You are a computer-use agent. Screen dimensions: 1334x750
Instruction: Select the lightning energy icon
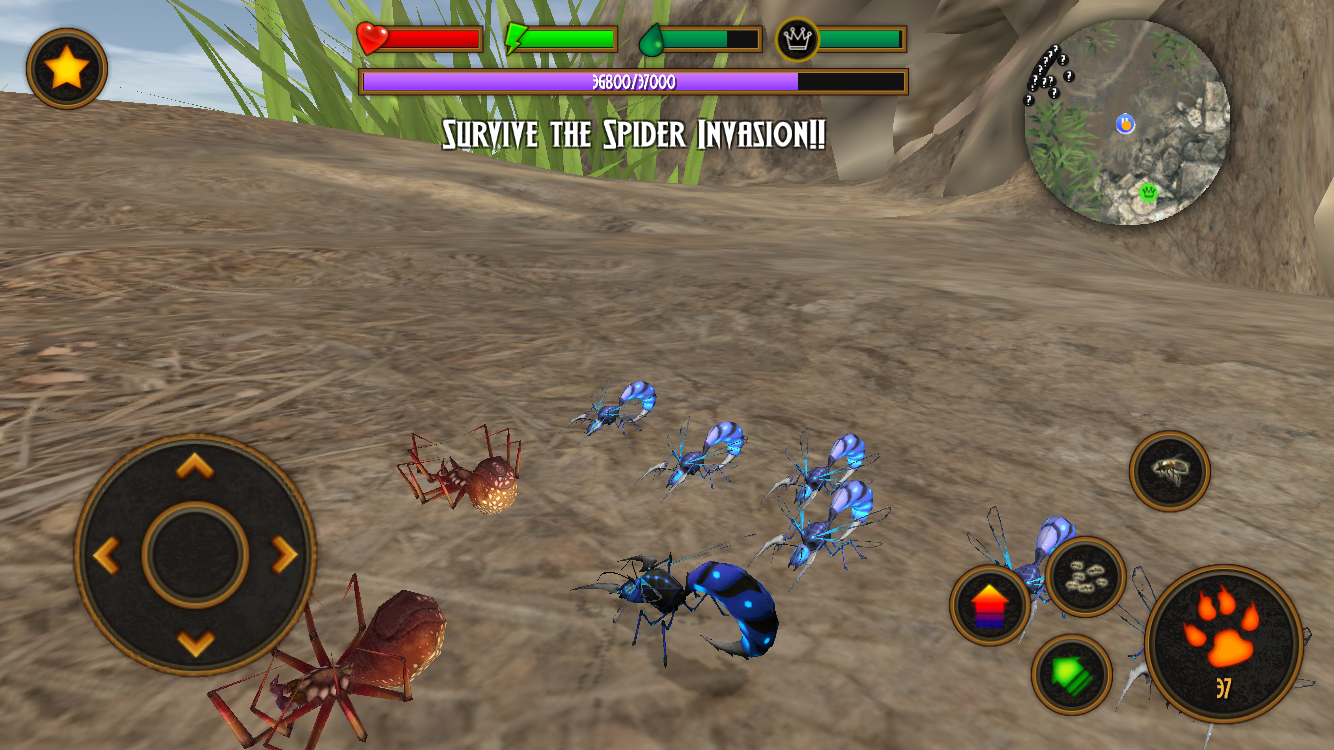(514, 40)
